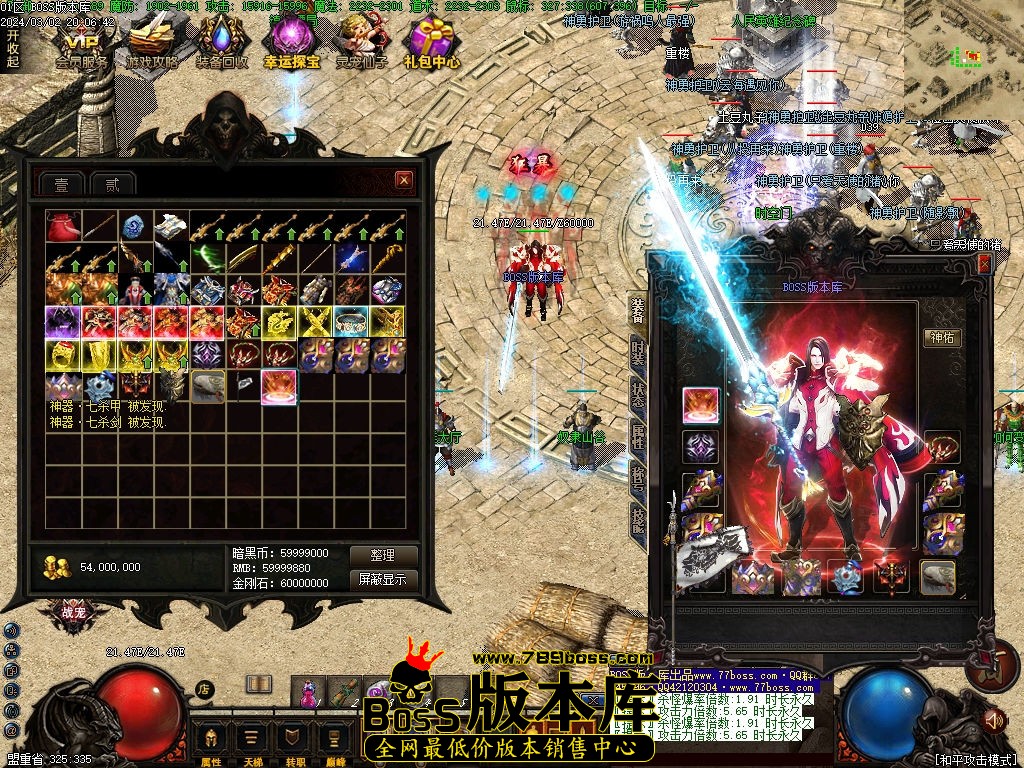Open the round 店 shop button

pyautogui.click(x=204, y=688)
